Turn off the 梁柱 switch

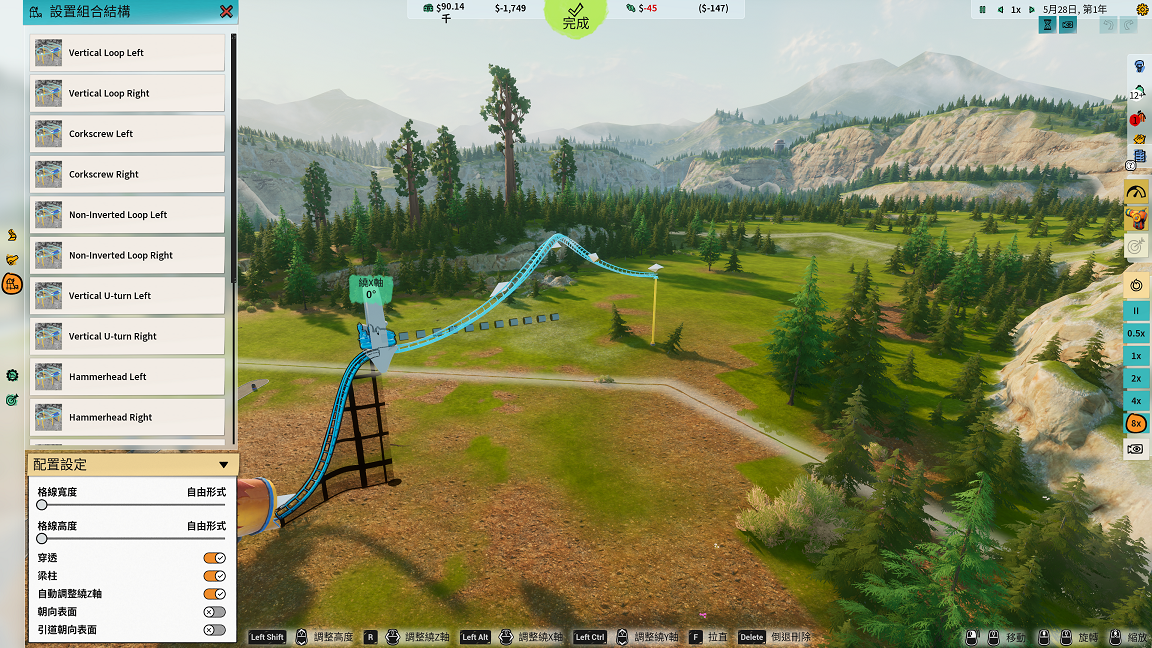coord(214,576)
